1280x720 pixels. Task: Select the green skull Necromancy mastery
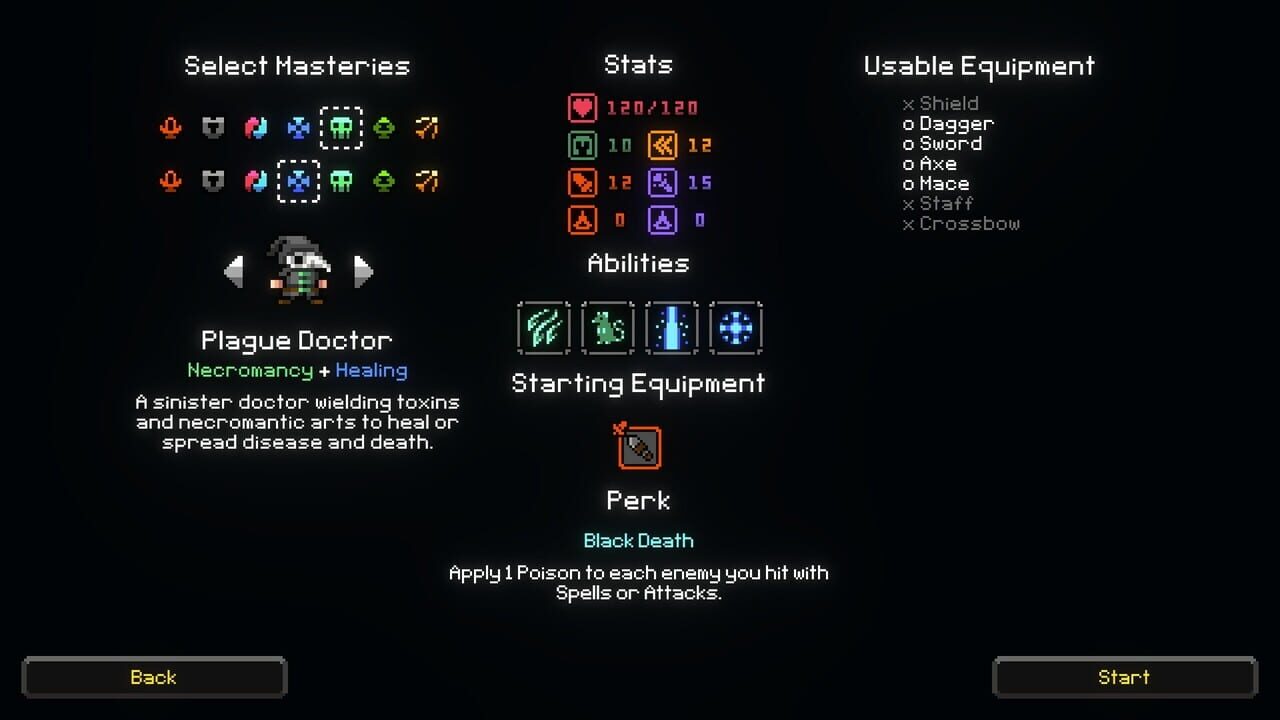(342, 128)
